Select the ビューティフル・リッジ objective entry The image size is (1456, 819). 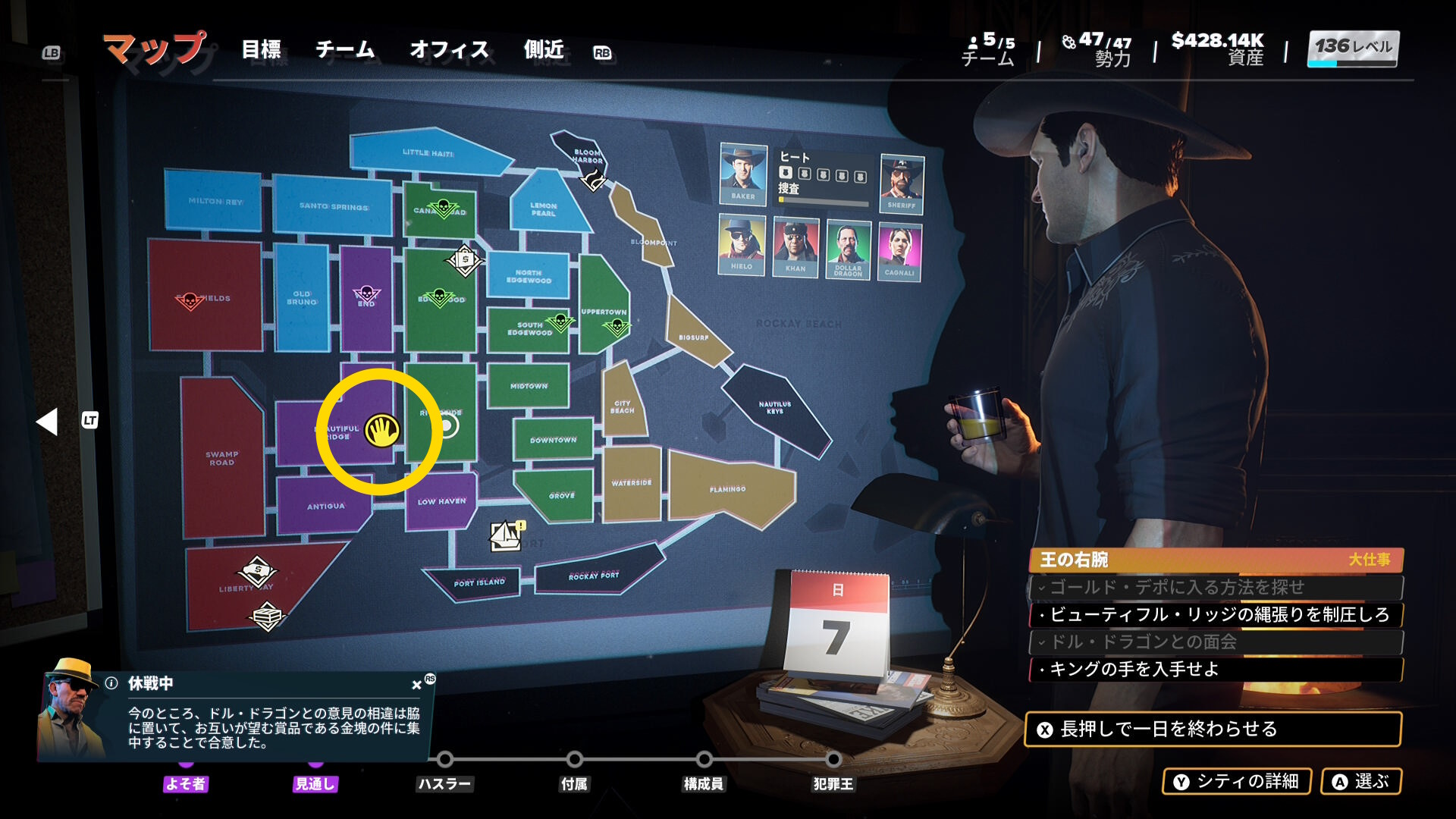(x=1216, y=614)
